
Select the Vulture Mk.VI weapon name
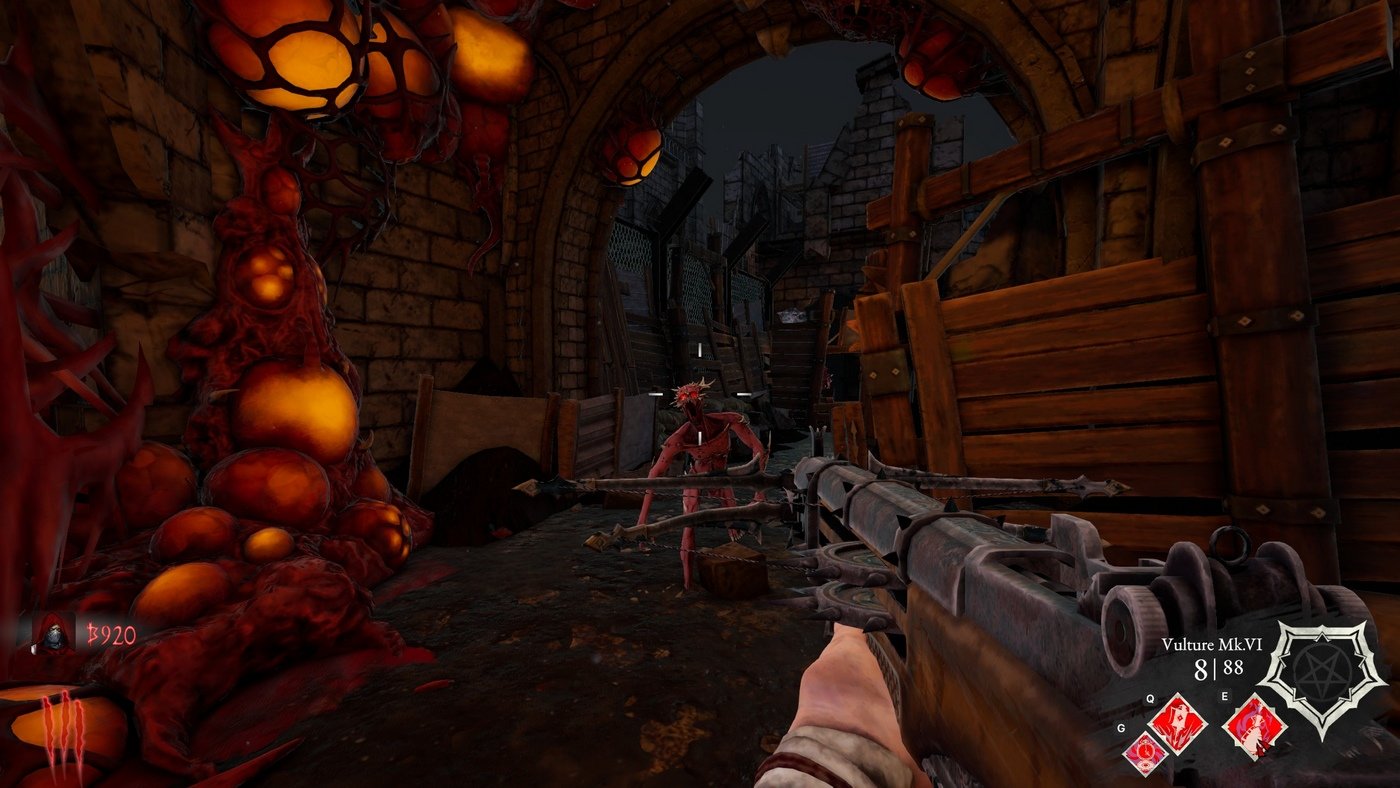tap(1211, 645)
